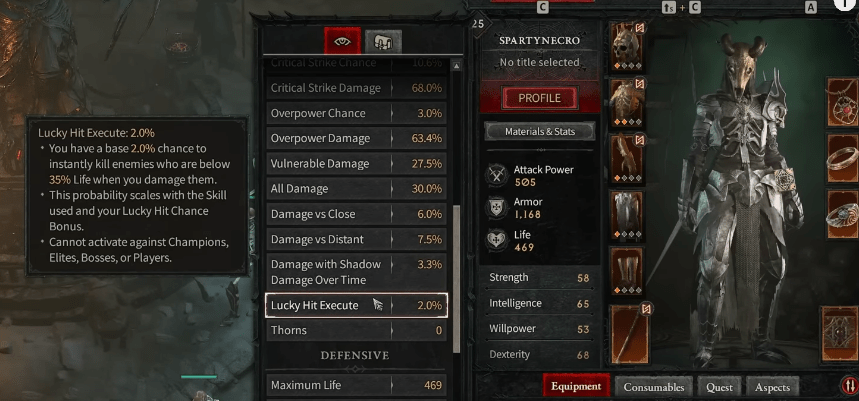The image size is (859, 401).
Task: Show the Quest items tab
Action: point(718,387)
